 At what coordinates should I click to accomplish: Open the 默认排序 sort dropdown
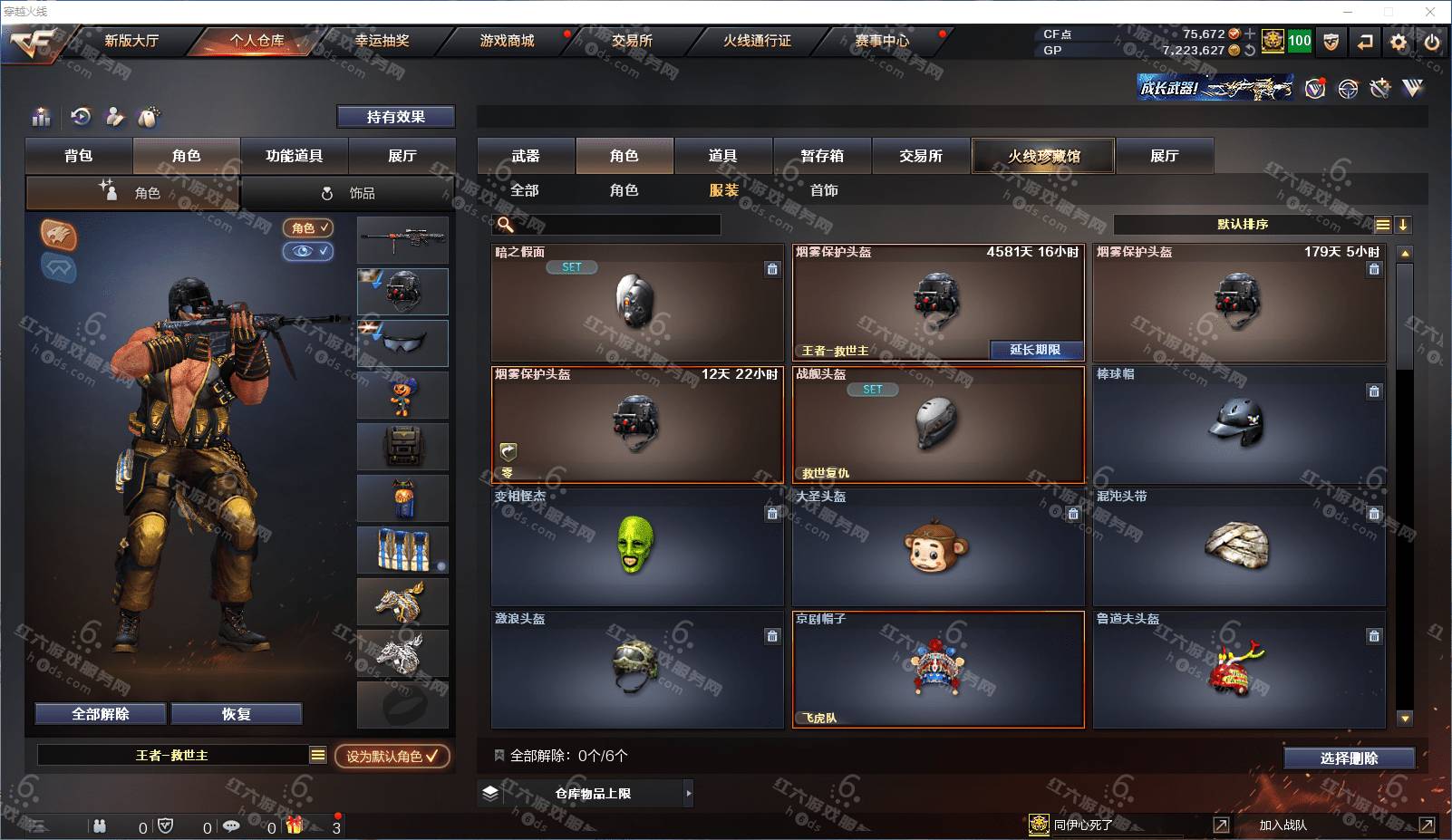point(1243,225)
